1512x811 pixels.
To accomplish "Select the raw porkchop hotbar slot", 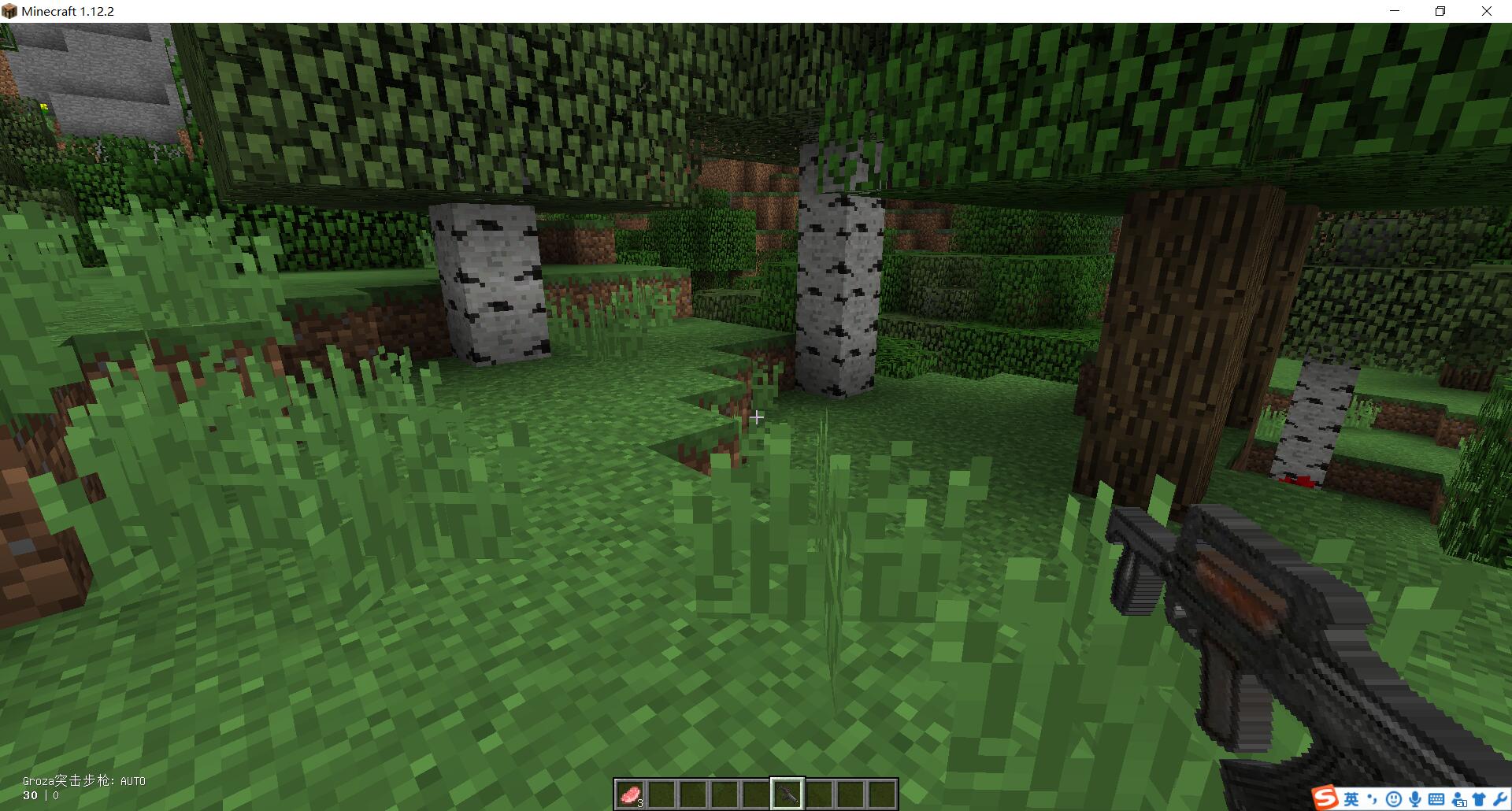I will [x=630, y=794].
